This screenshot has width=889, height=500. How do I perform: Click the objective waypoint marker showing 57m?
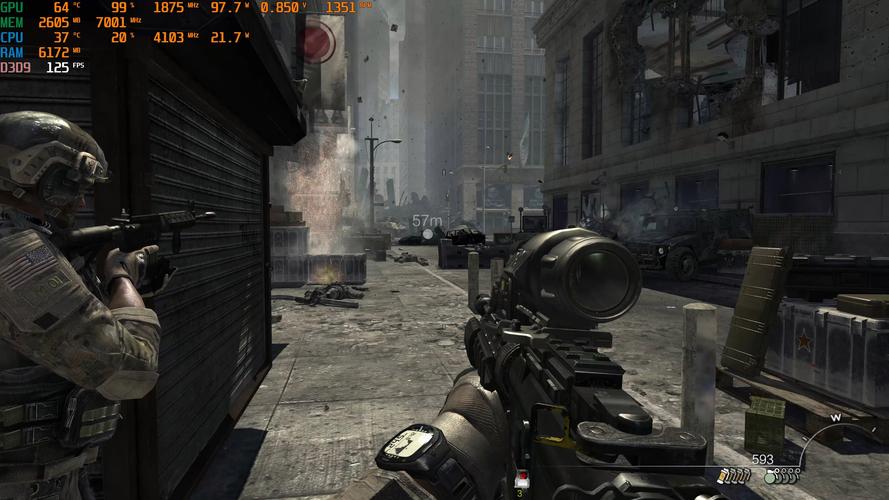pos(428,233)
